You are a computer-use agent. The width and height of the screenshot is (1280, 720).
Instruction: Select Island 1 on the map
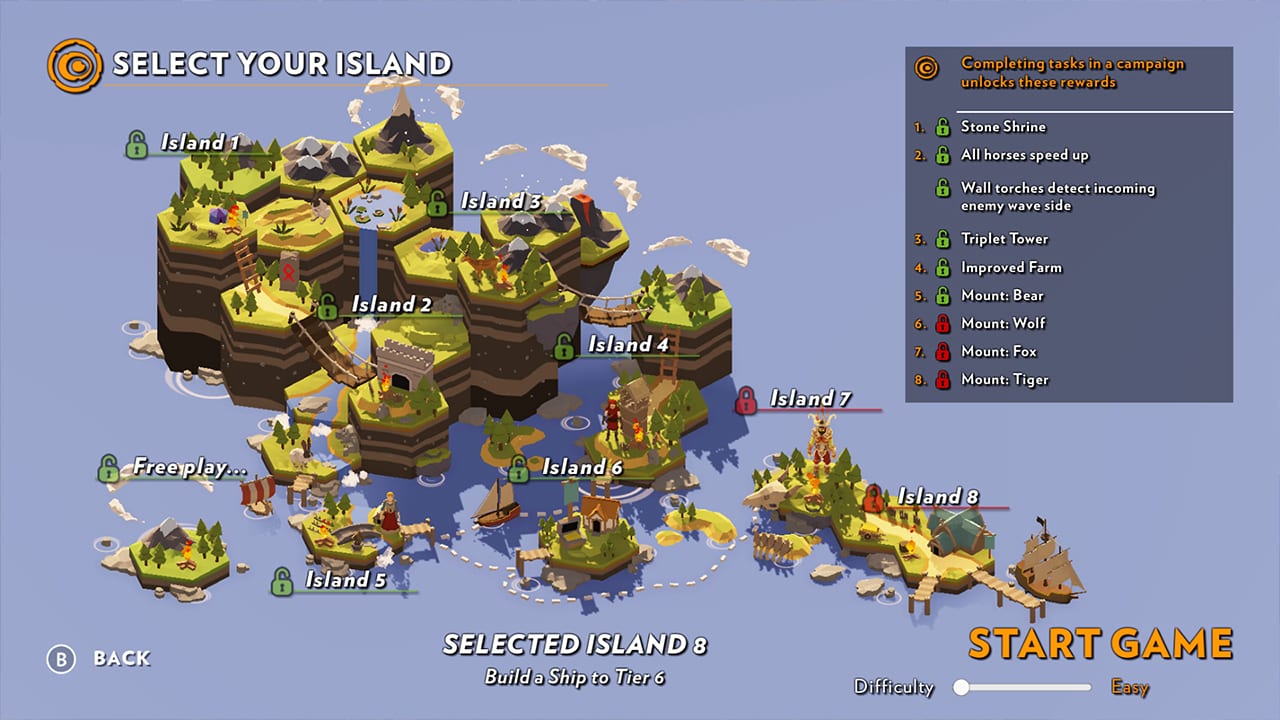tap(200, 143)
